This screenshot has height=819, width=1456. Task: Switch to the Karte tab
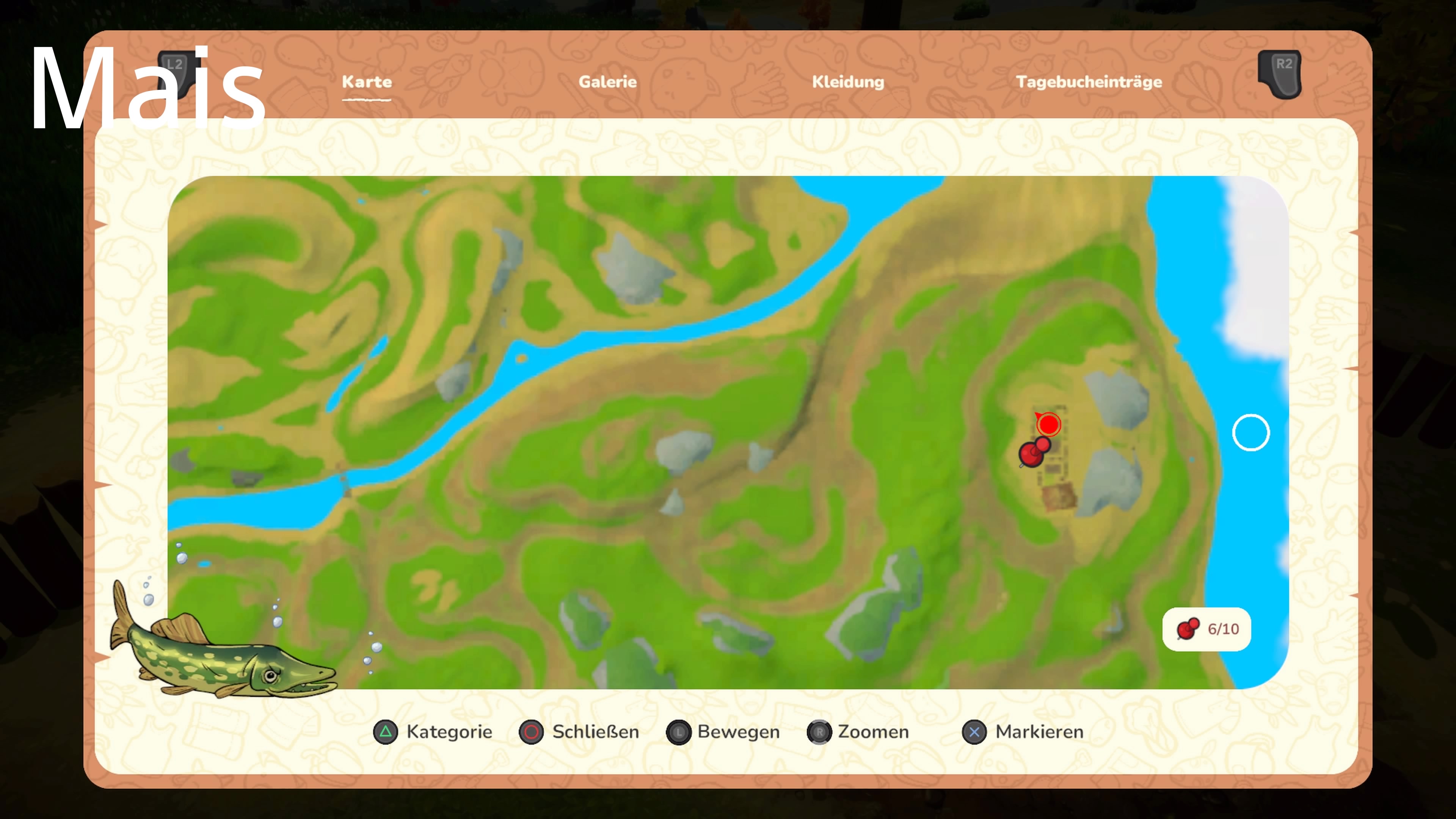click(366, 82)
